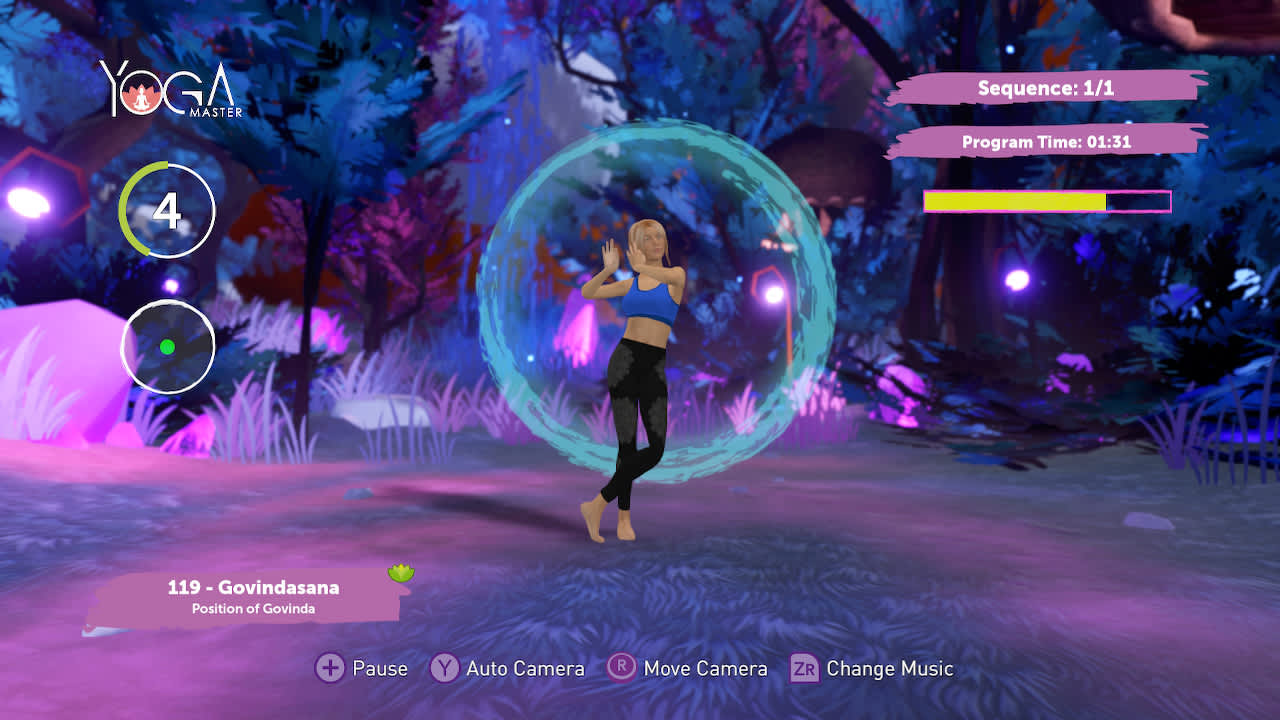Viewport: 1280px width, 720px height.
Task: Click the motion tracking dot indicator
Action: pos(167,345)
